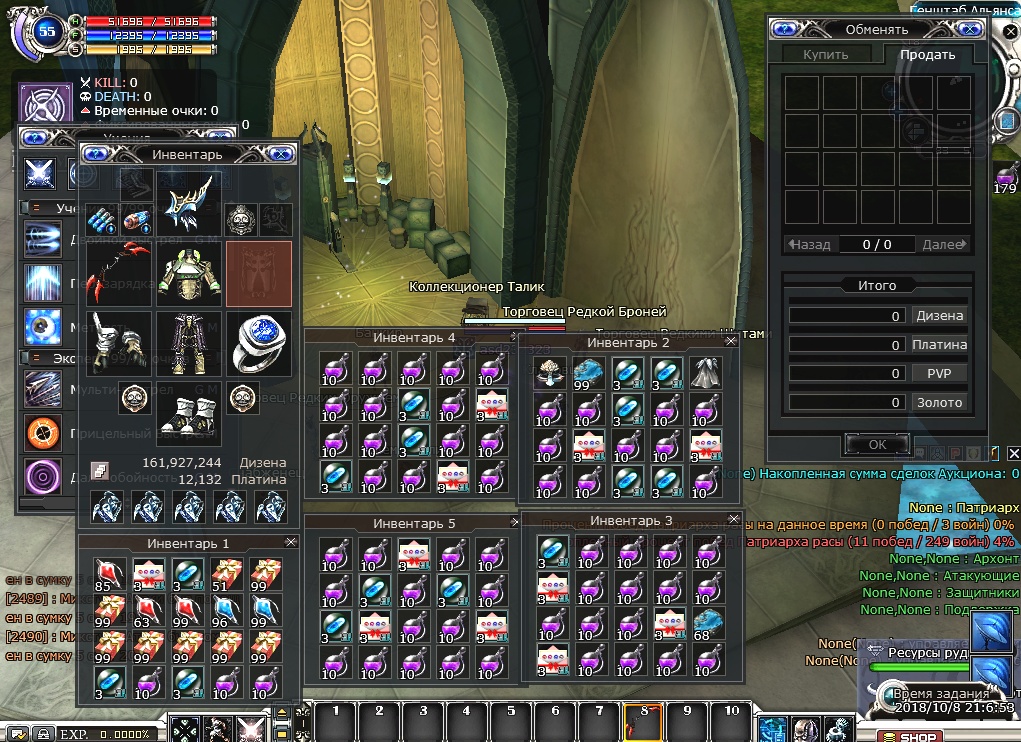Confirm the exchange with the OK button

coord(877,444)
